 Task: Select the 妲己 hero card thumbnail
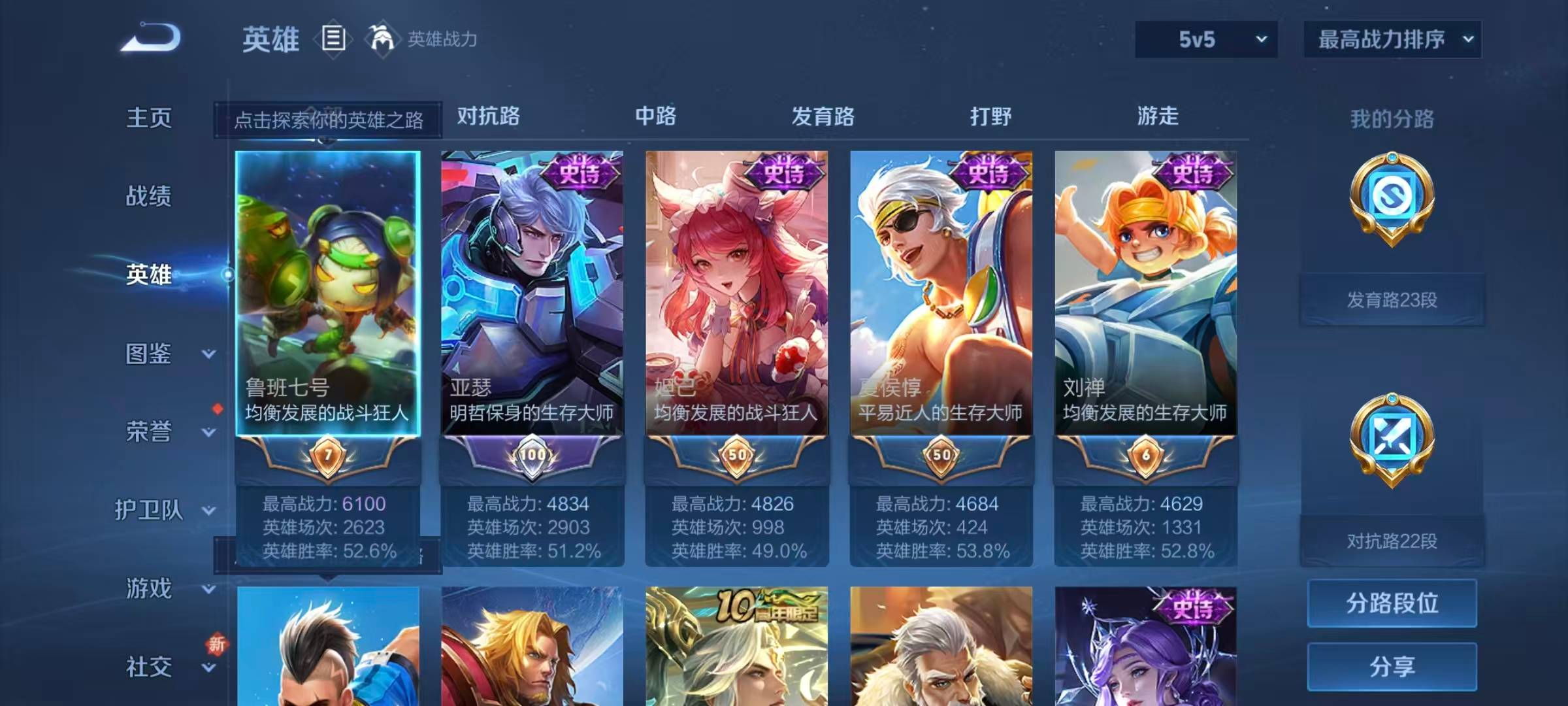pos(737,281)
